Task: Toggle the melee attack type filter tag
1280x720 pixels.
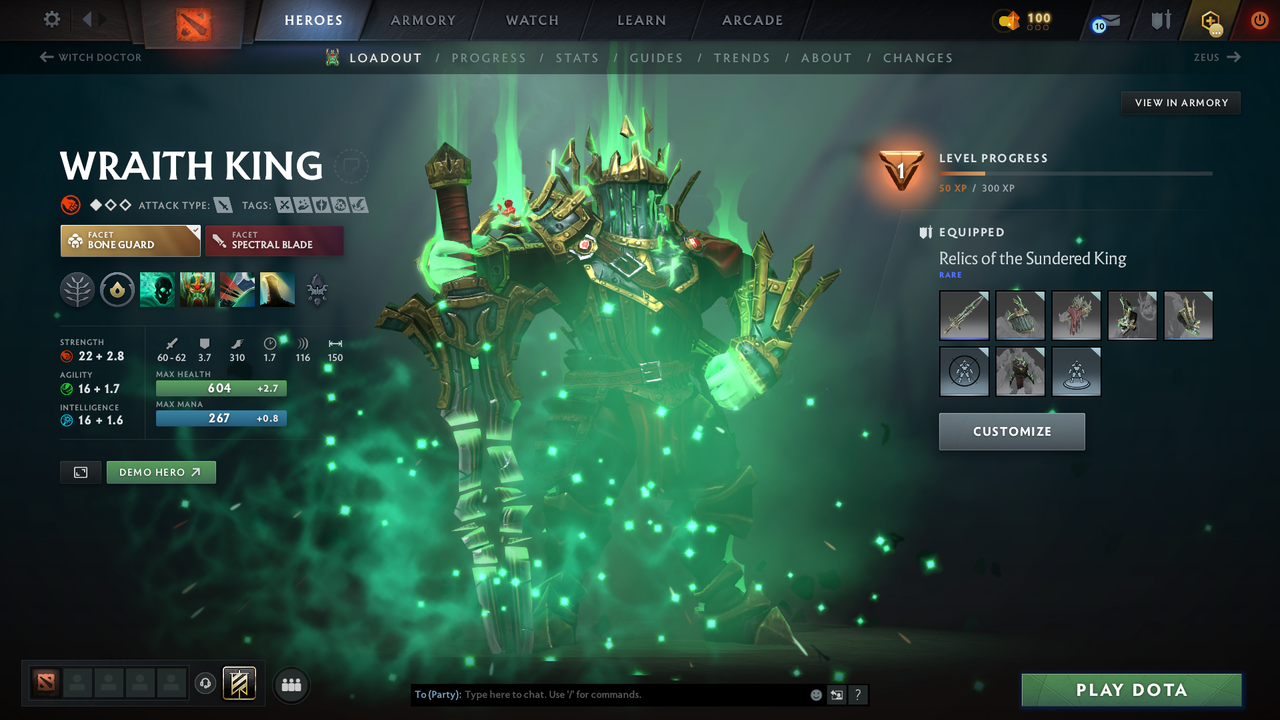Action: (x=222, y=204)
